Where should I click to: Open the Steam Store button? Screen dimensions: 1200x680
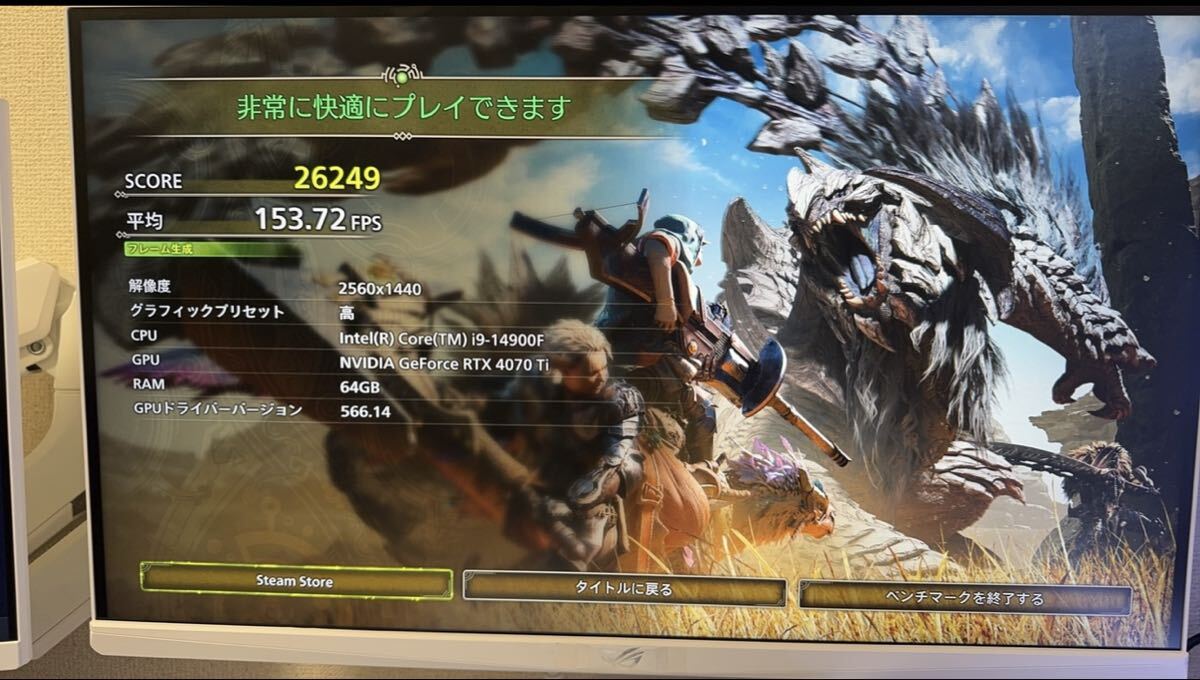pyautogui.click(x=296, y=581)
